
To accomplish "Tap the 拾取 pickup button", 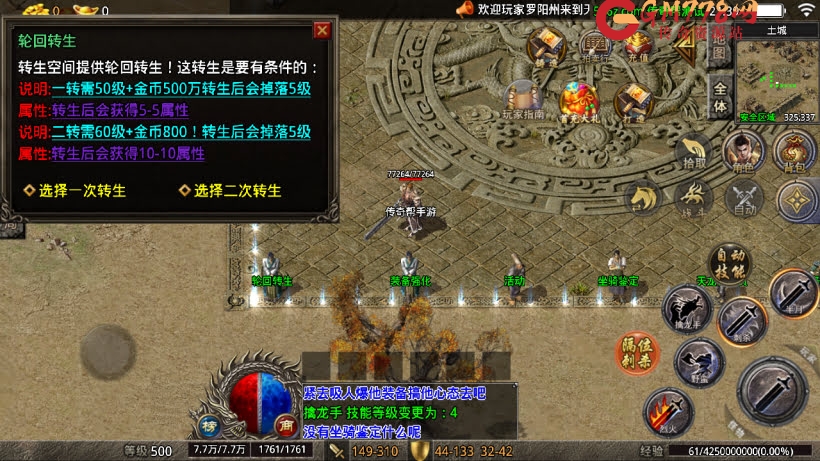I will click(693, 152).
